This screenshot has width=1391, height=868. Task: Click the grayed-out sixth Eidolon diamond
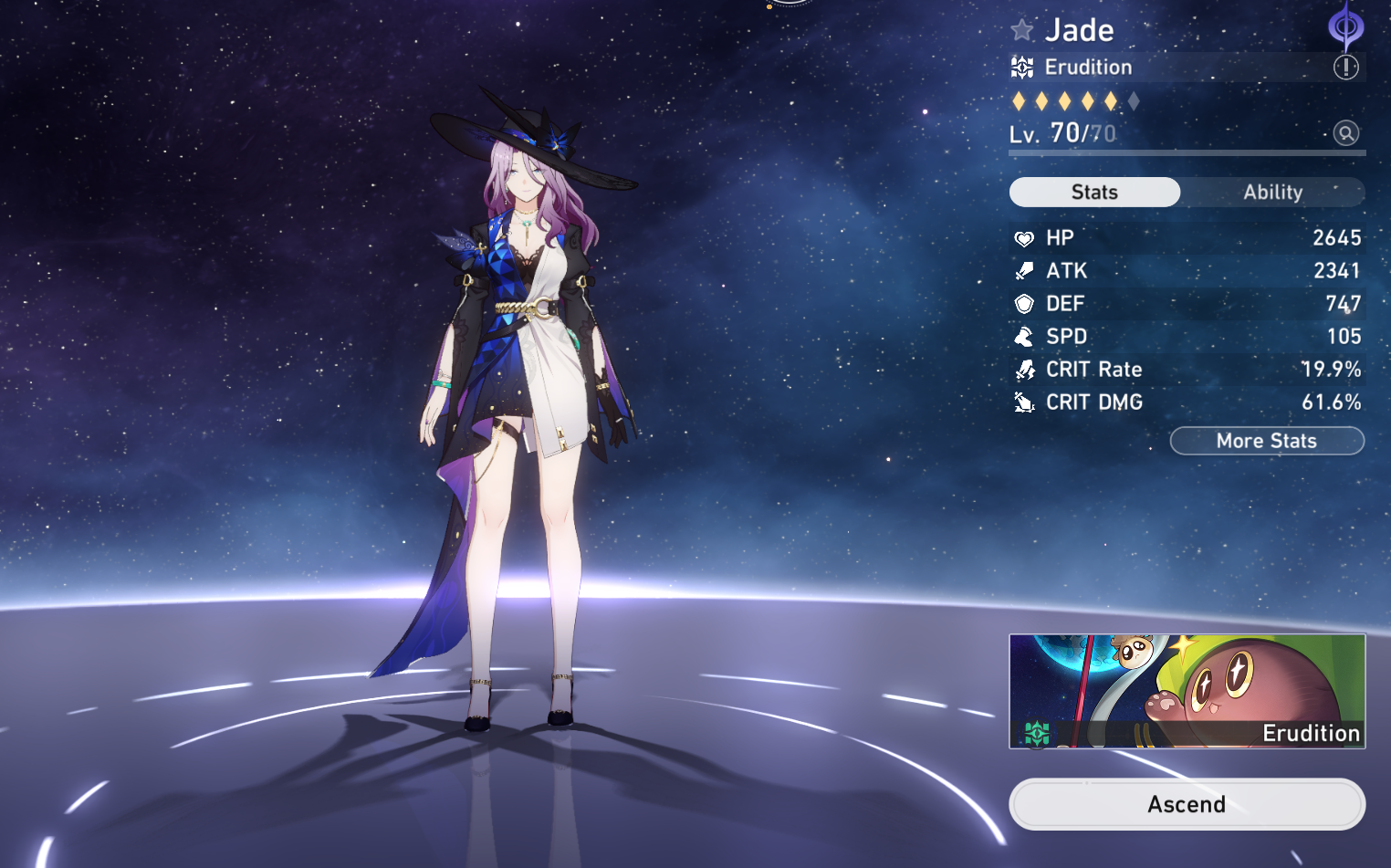coord(1135,101)
